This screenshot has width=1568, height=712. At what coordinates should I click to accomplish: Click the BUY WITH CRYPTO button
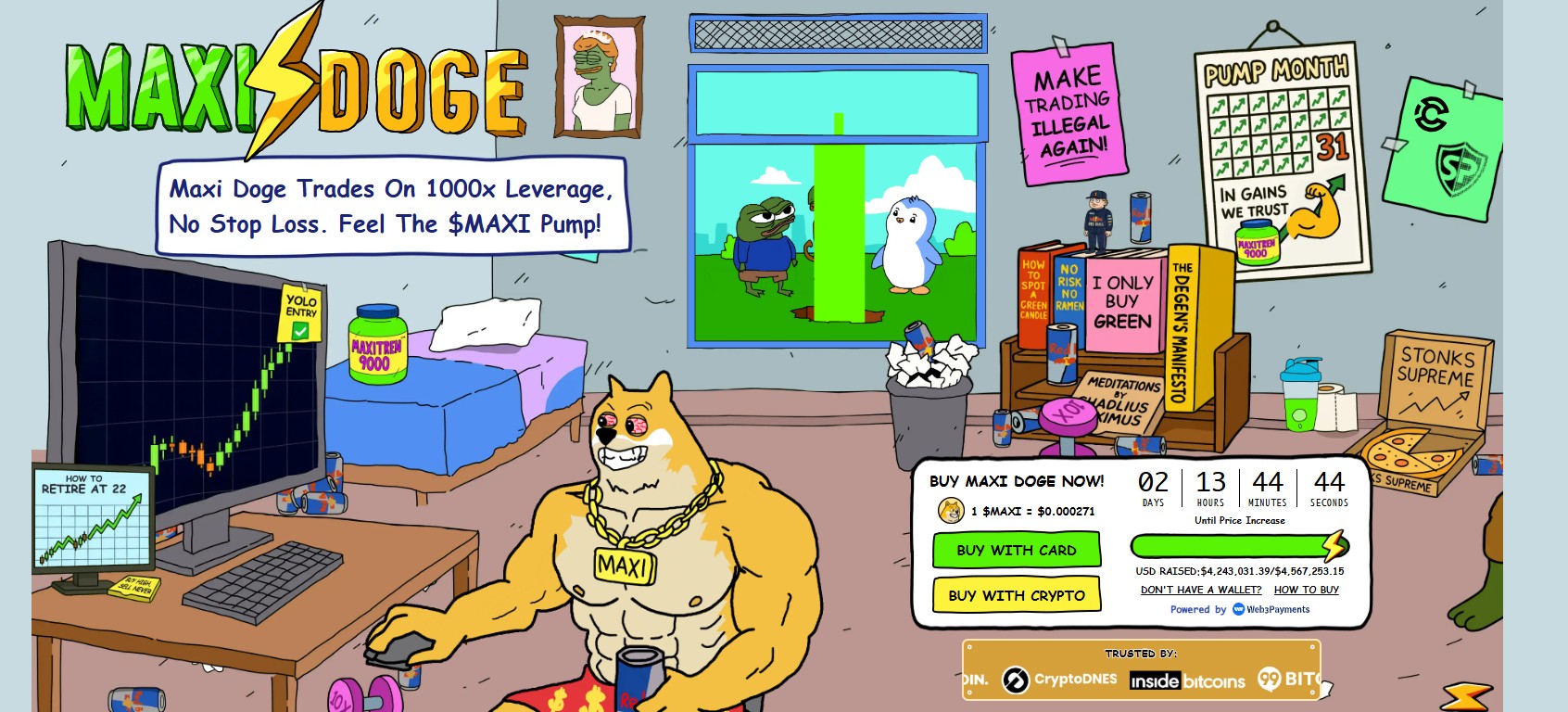(1017, 595)
